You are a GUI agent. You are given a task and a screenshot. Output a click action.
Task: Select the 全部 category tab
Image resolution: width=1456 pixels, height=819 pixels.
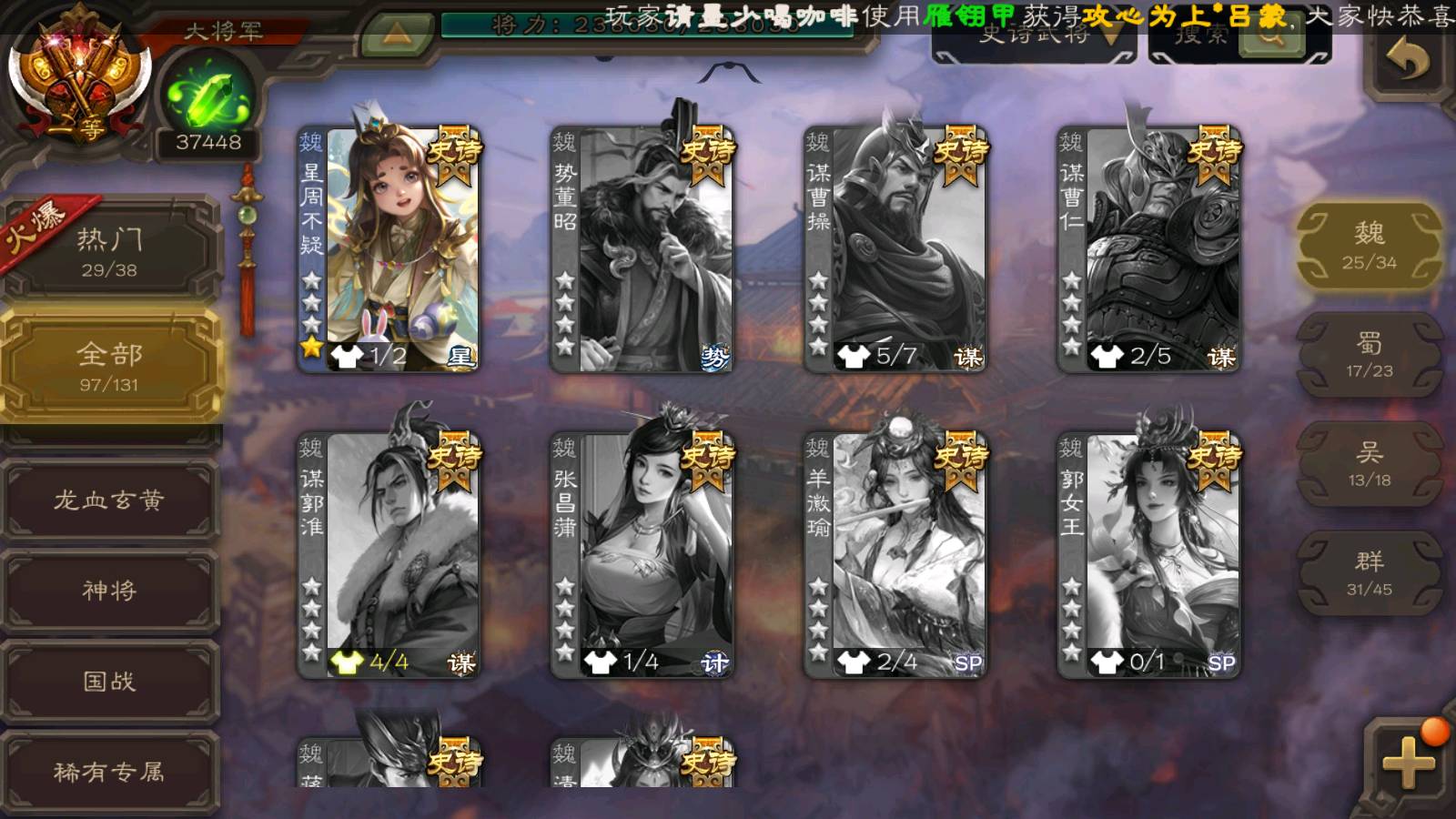pos(109,366)
